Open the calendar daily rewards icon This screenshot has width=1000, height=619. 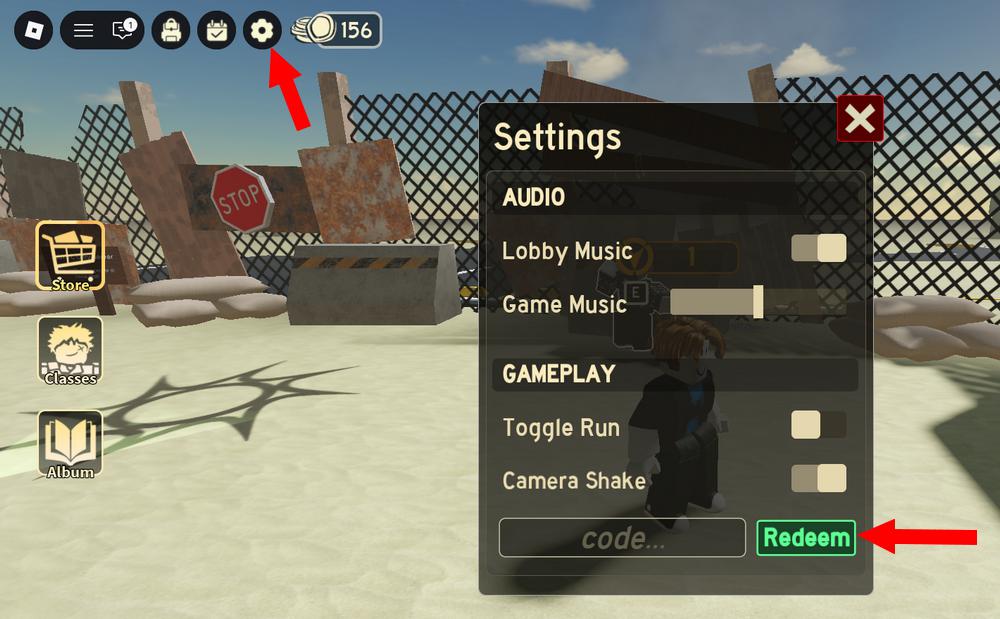point(216,31)
